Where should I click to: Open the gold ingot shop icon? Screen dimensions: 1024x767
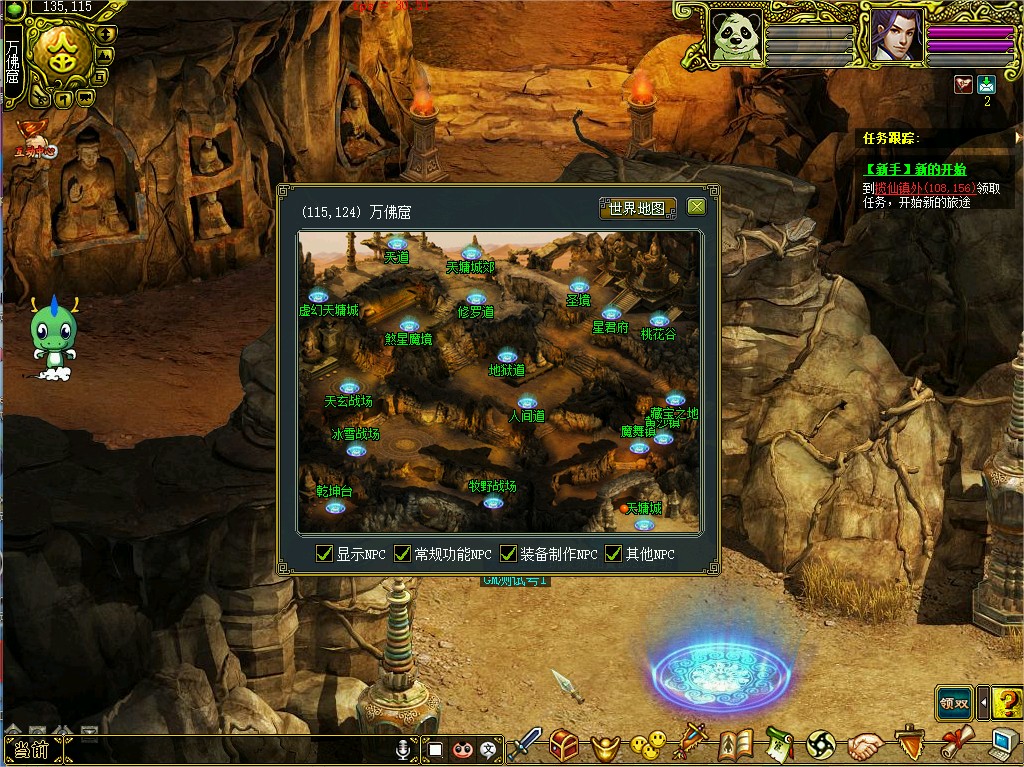(604, 745)
